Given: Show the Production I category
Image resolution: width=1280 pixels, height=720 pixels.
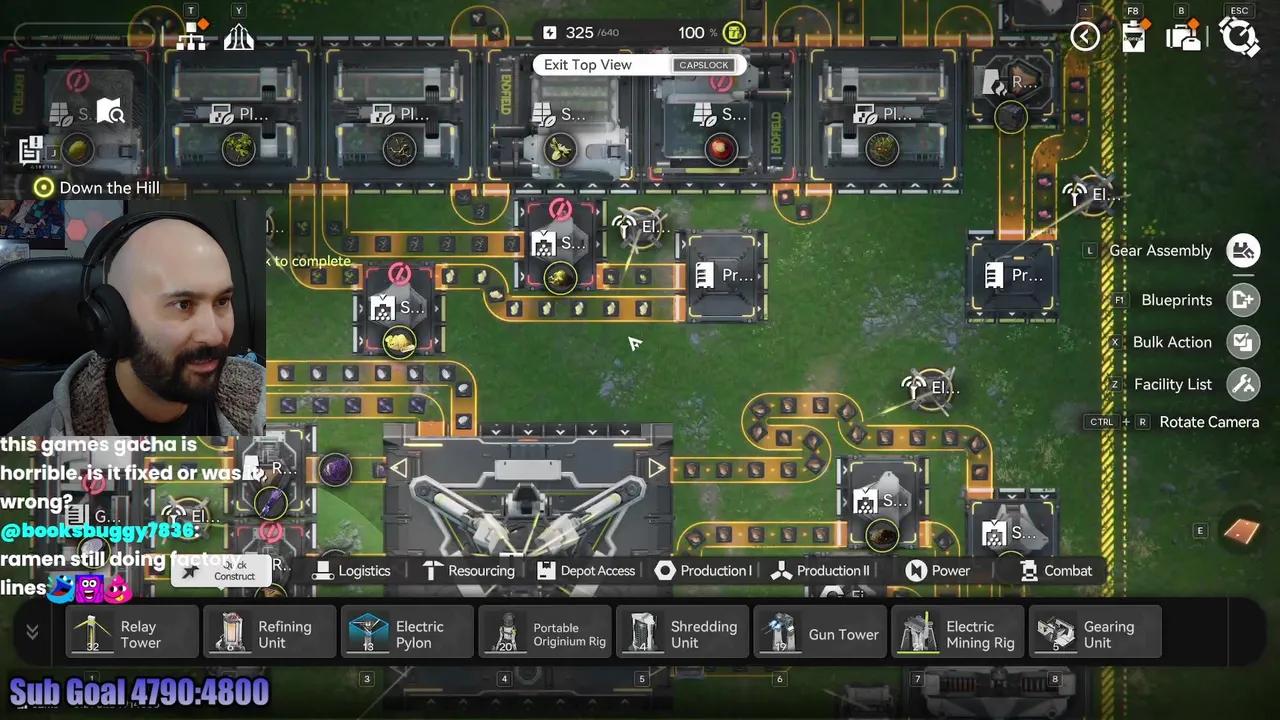Looking at the screenshot, I should pyautogui.click(x=703, y=571).
